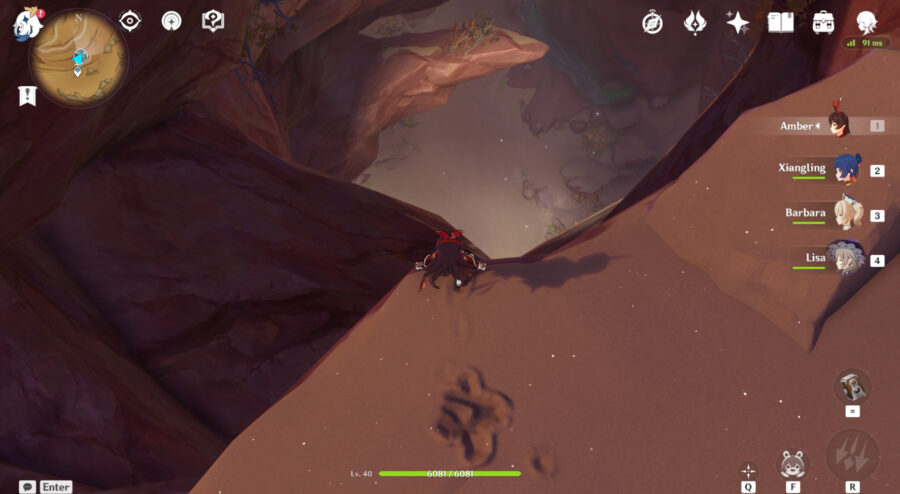900x494 pixels.
Task: Open the minimap
Action: tap(78, 59)
